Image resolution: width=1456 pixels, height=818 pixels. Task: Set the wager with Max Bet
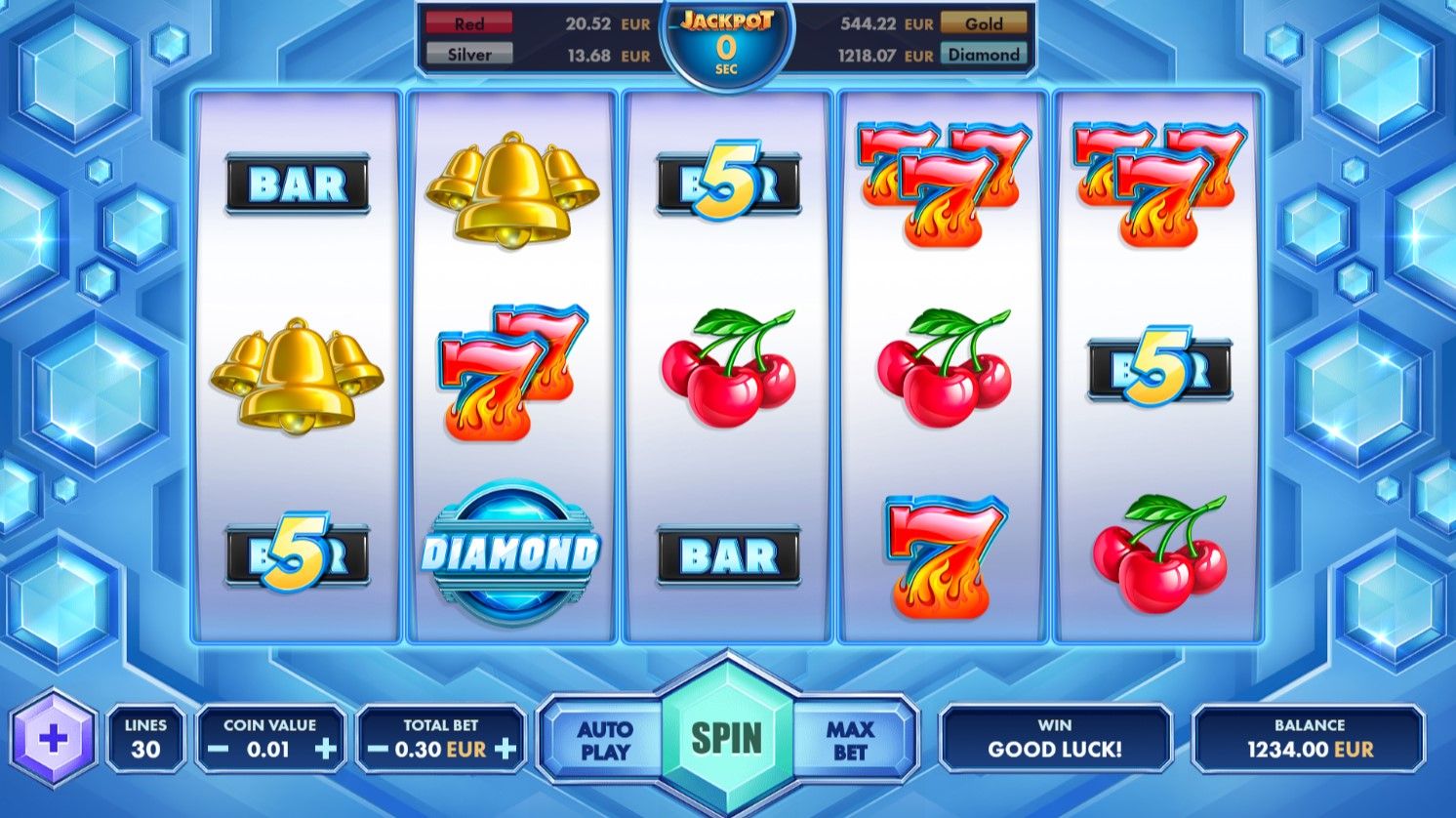pyautogui.click(x=850, y=741)
